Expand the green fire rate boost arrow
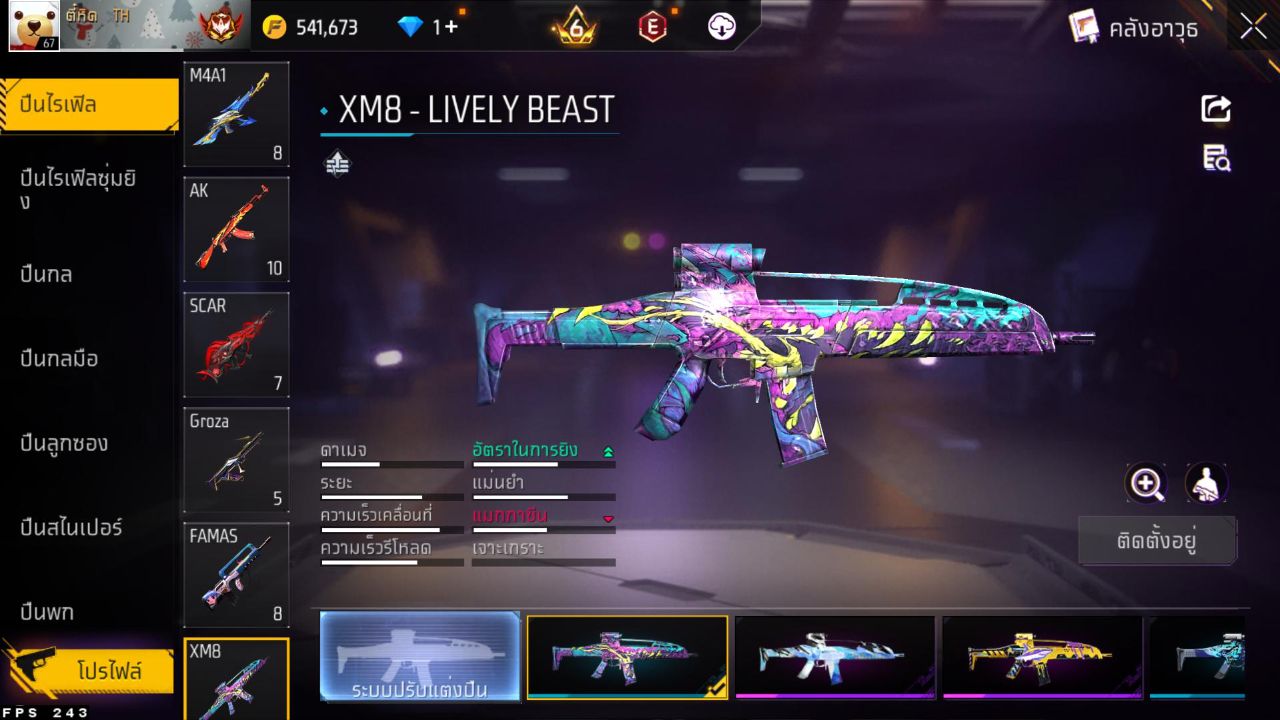The width and height of the screenshot is (1280, 720). [x=608, y=451]
